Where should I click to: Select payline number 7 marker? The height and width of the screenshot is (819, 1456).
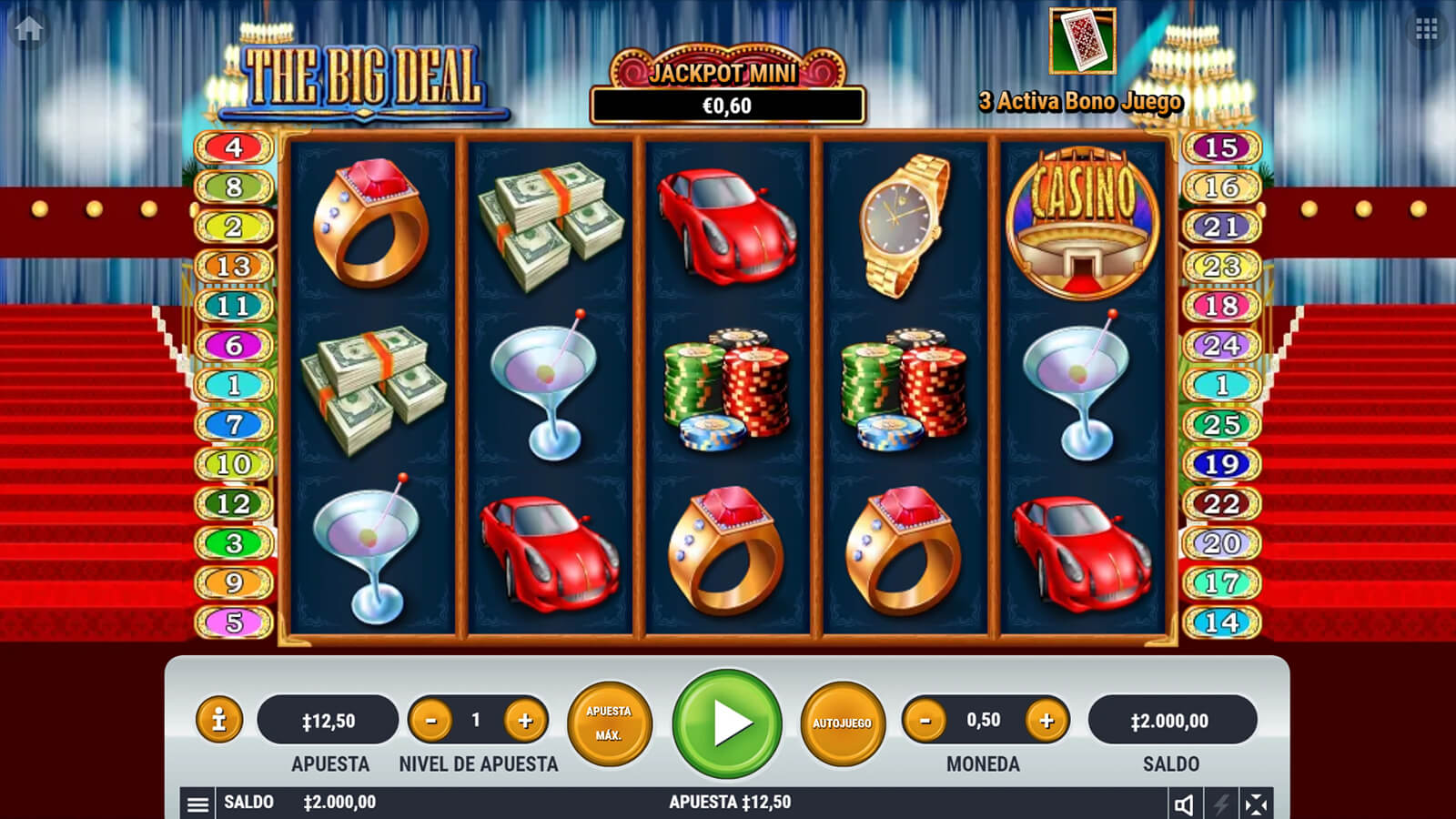click(234, 424)
